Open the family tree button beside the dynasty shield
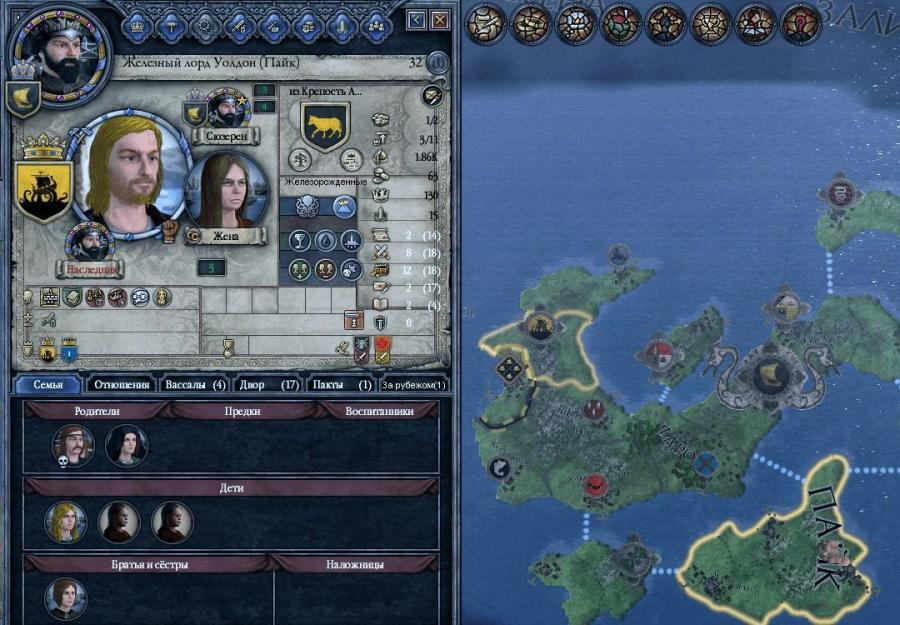The image size is (900, 625). (299, 158)
